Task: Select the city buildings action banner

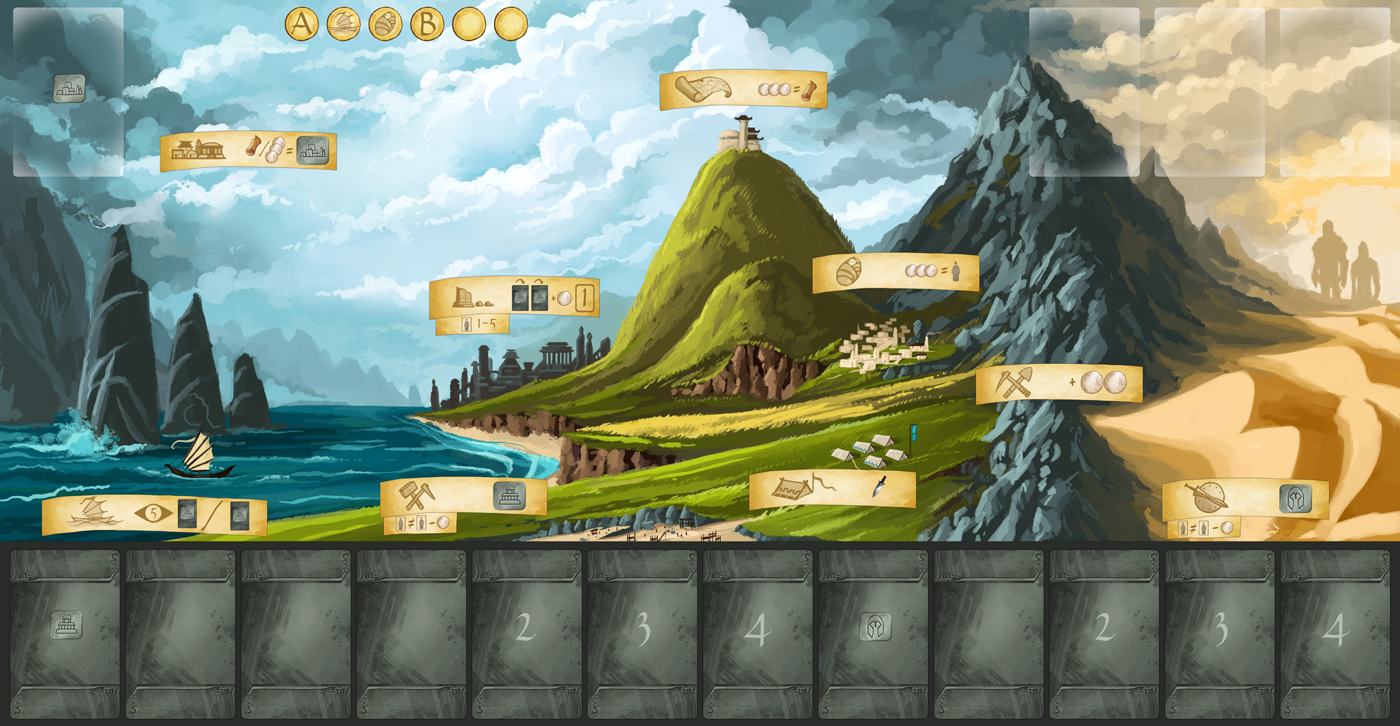Action: (x=248, y=151)
